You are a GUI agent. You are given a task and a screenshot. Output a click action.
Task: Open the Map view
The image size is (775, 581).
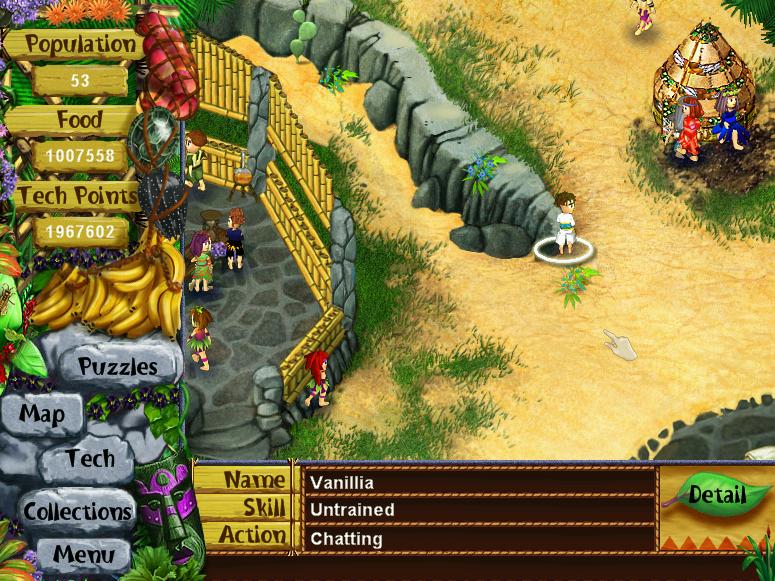click(43, 414)
